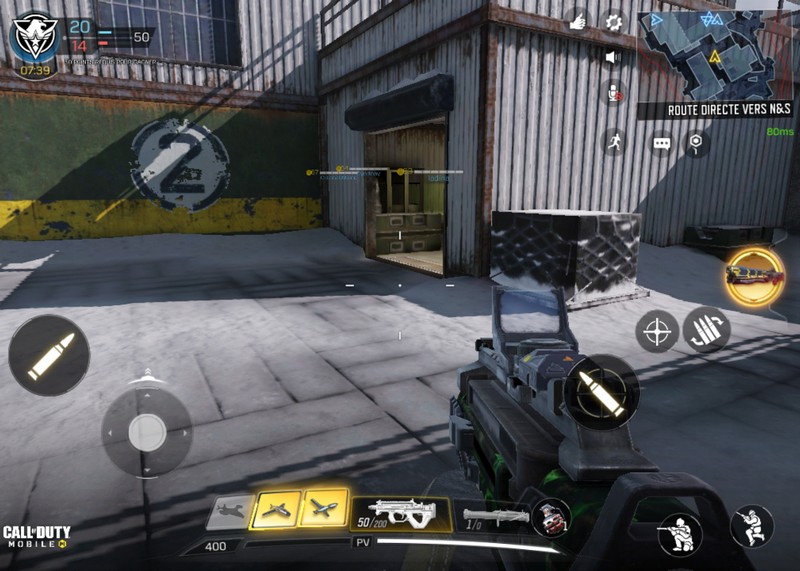Tap the thumbs-up like icon

[577, 19]
